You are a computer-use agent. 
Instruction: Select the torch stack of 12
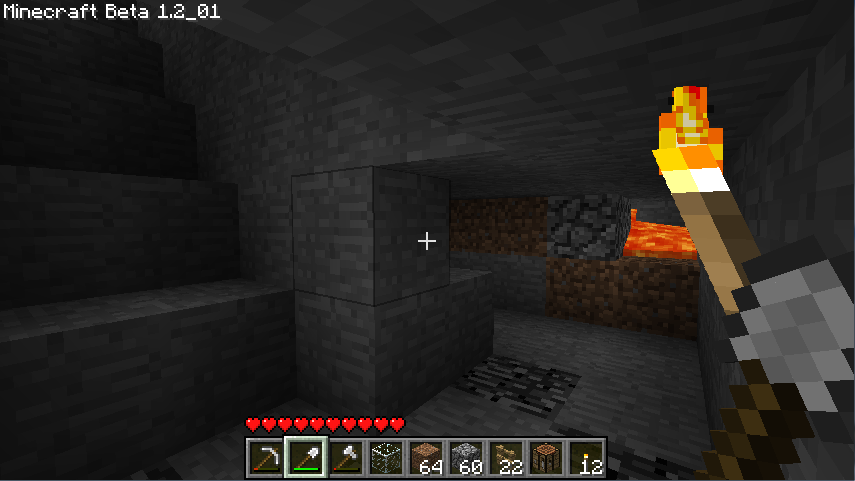(x=586, y=459)
